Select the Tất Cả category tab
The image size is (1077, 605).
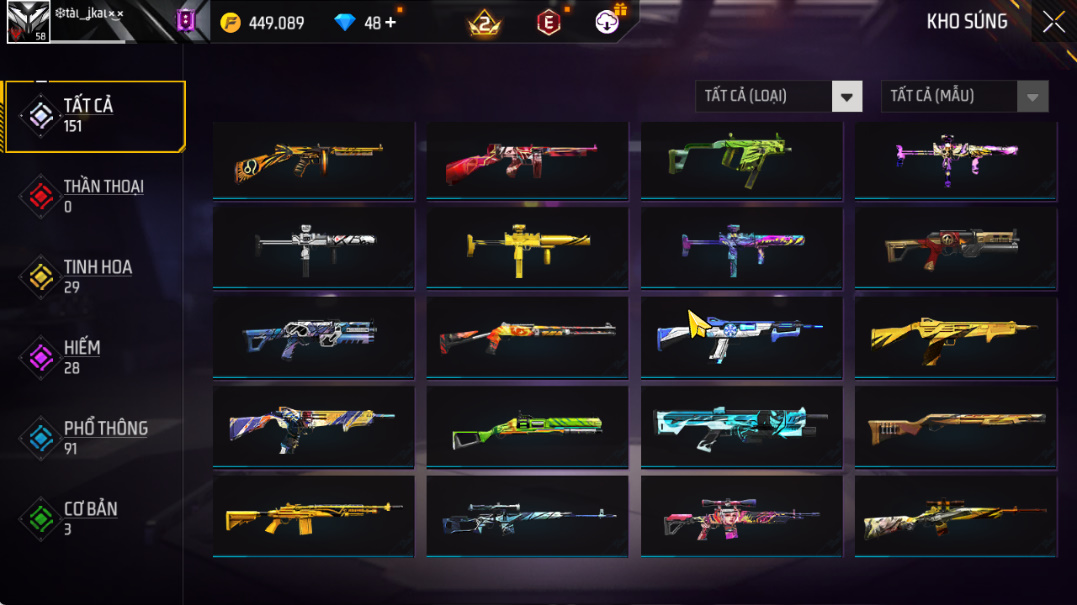(x=95, y=116)
